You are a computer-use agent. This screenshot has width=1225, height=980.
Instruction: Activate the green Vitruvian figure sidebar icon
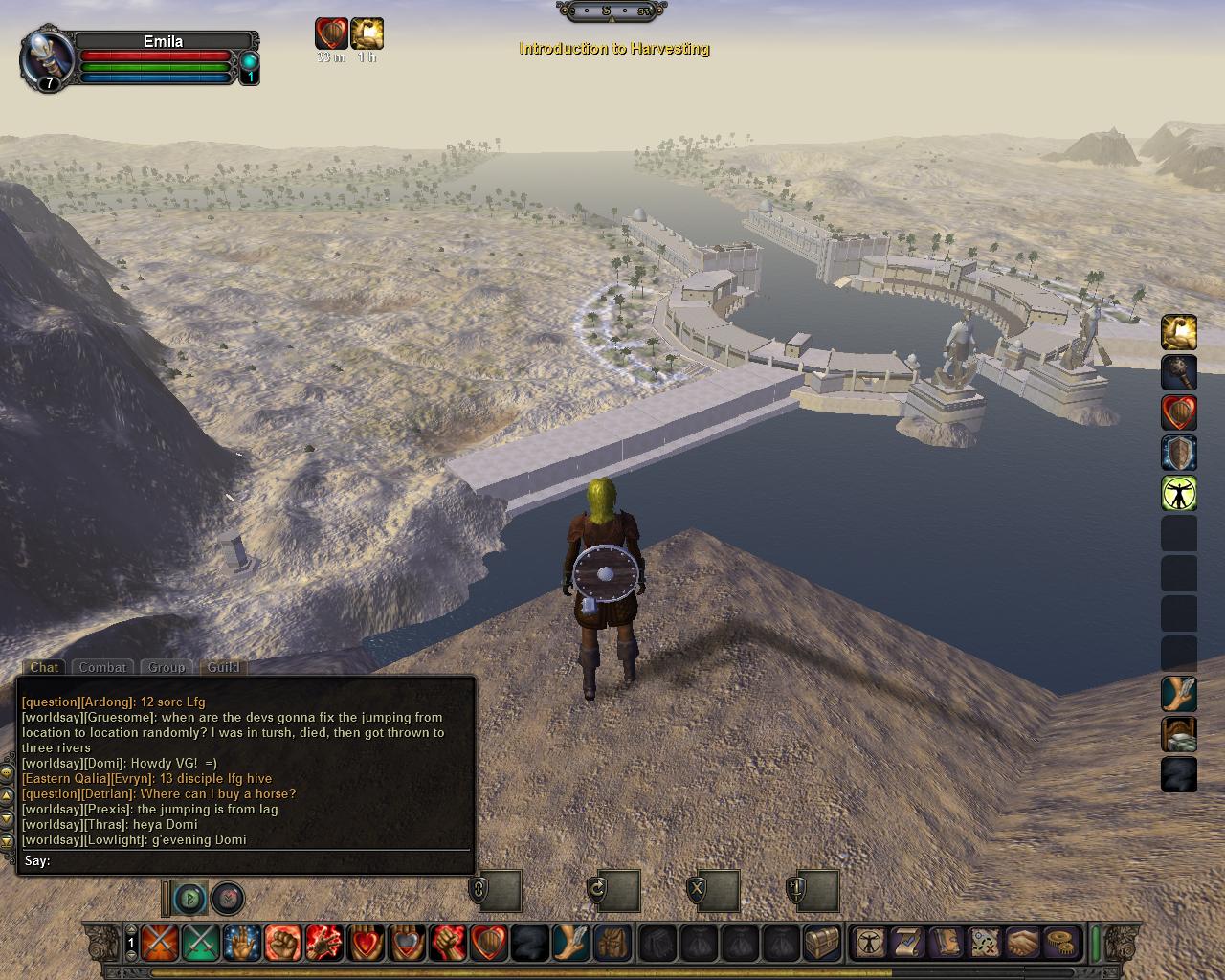tap(1179, 493)
